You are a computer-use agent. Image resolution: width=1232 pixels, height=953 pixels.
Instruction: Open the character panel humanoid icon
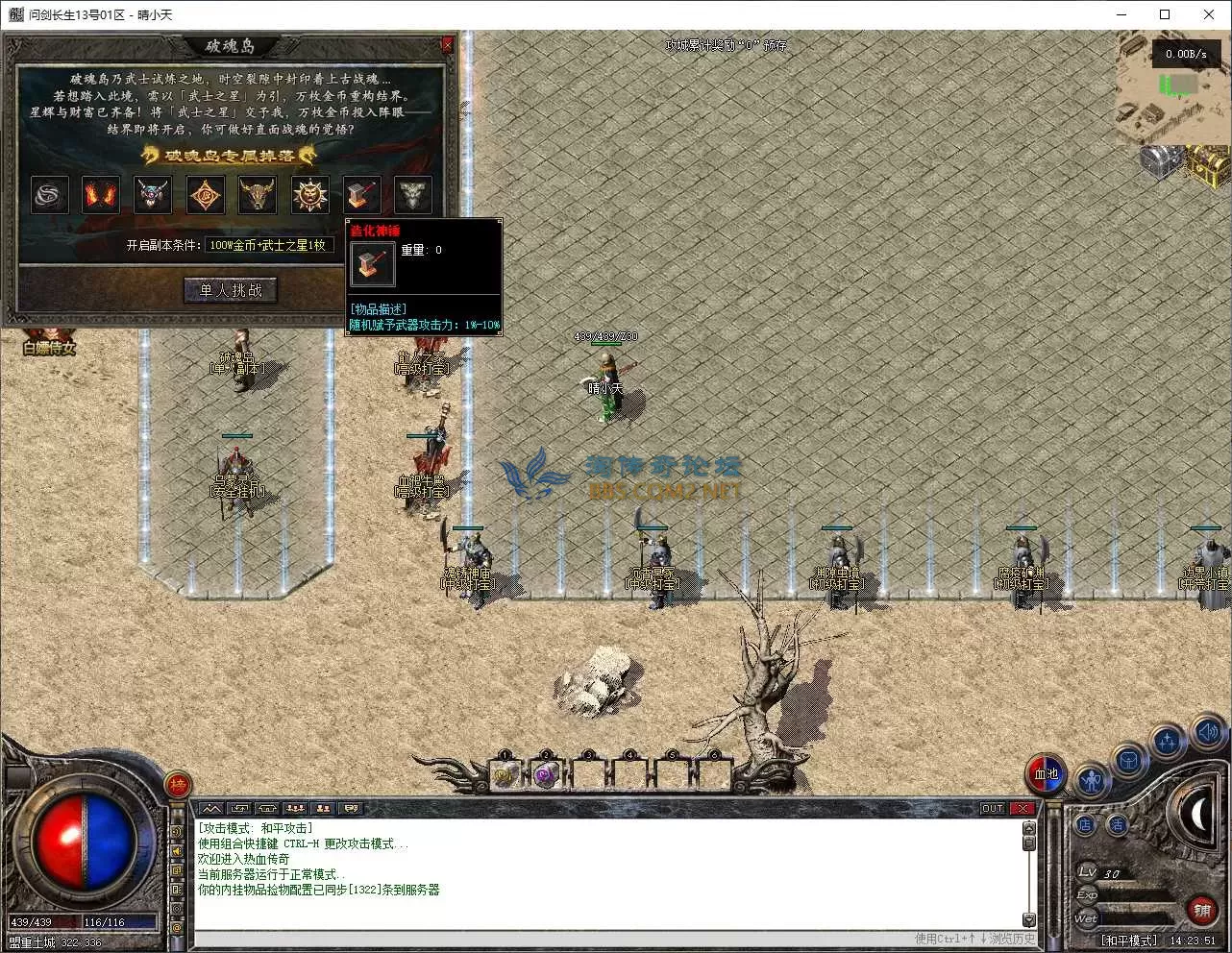pyautogui.click(x=1092, y=781)
